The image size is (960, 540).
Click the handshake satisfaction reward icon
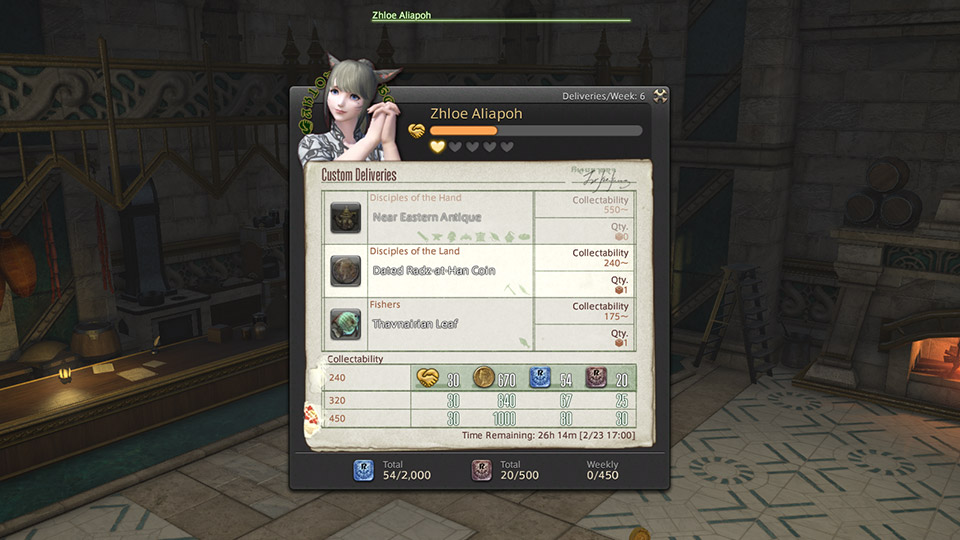click(x=428, y=378)
